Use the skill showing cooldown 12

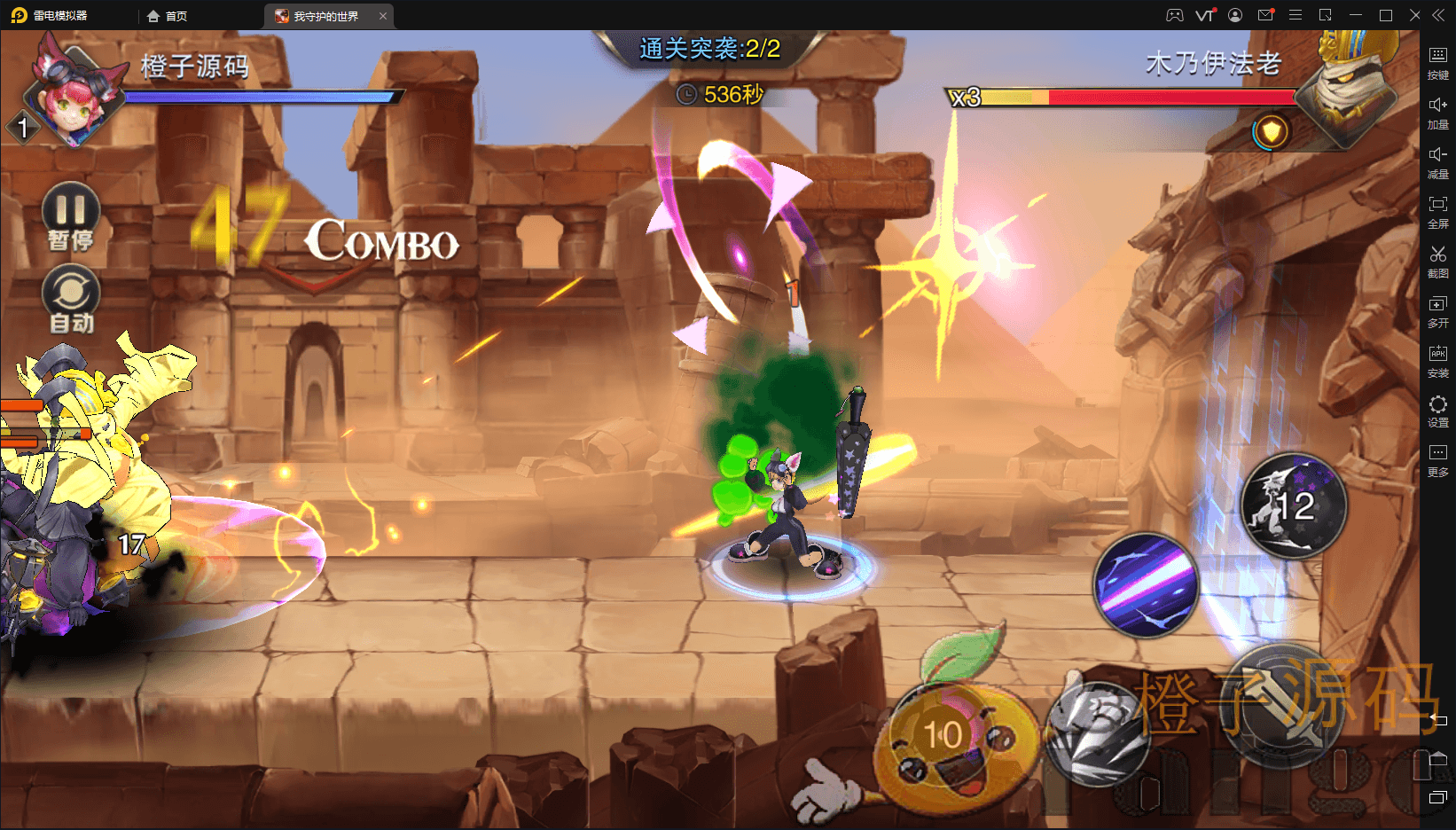1293,506
